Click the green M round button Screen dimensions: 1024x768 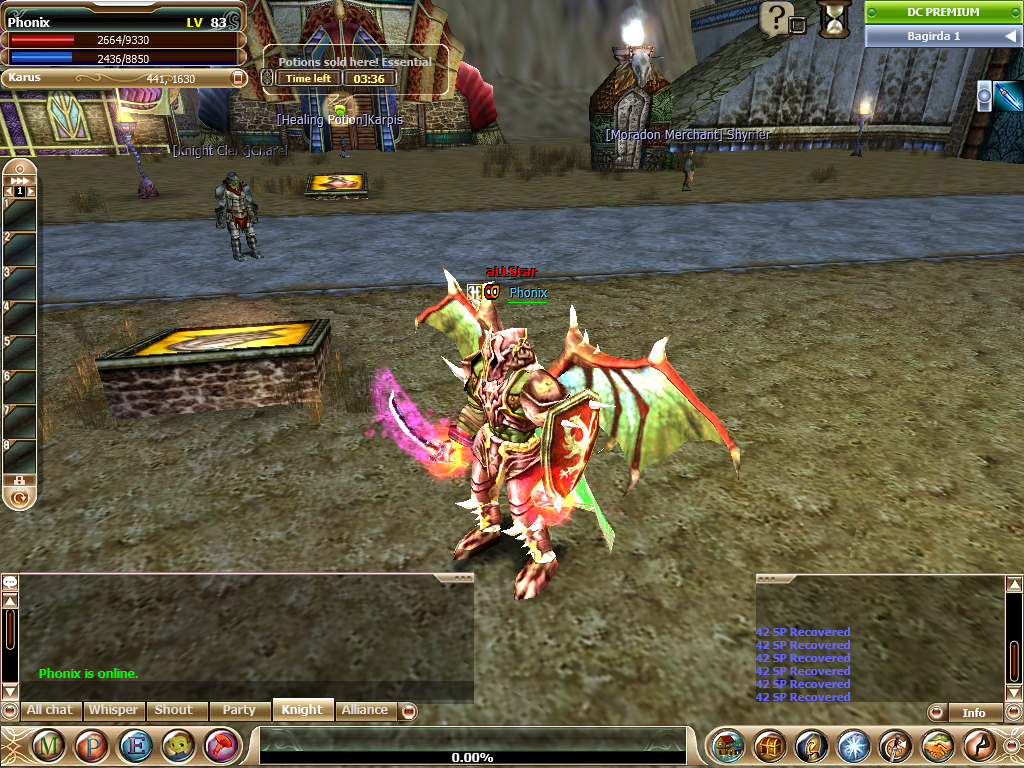click(50, 745)
